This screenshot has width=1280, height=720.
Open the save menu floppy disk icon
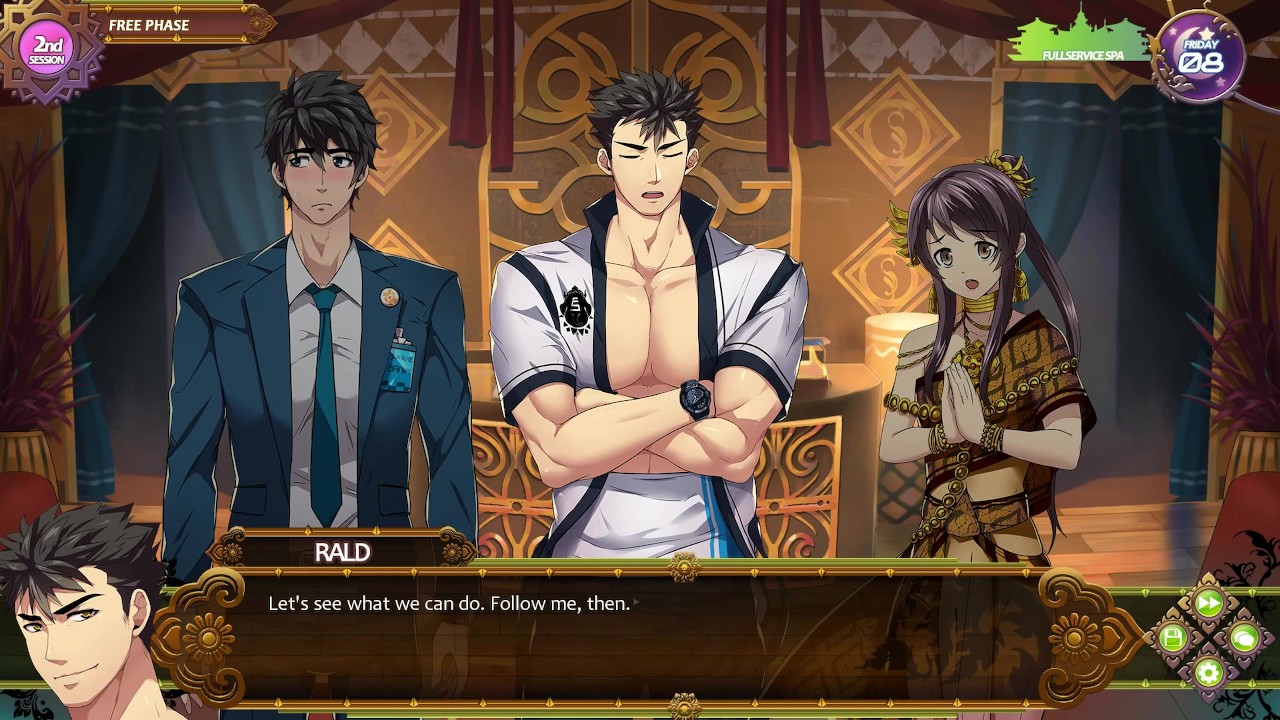[x=1173, y=638]
